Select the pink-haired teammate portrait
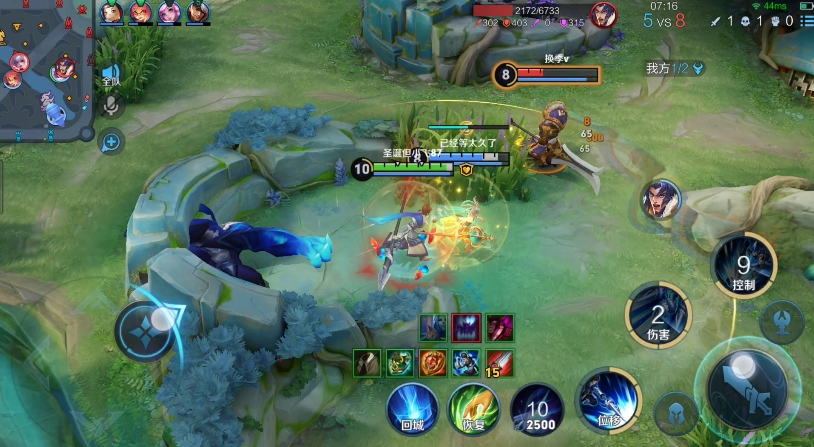The width and height of the screenshot is (814, 447). coord(170,13)
